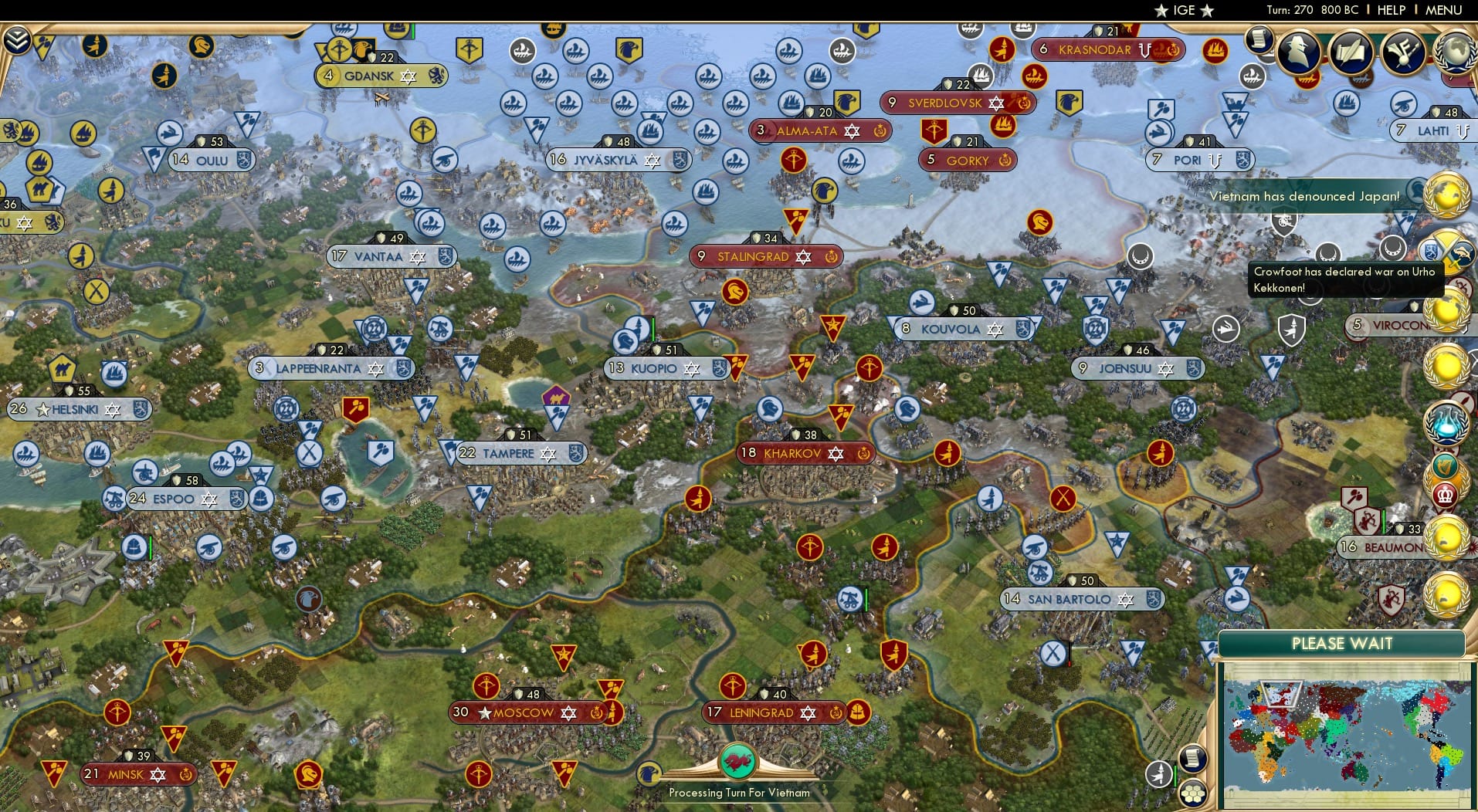Viewport: 1478px width, 812px height.
Task: Click the small scroll notification icon top right
Action: tap(1259, 41)
